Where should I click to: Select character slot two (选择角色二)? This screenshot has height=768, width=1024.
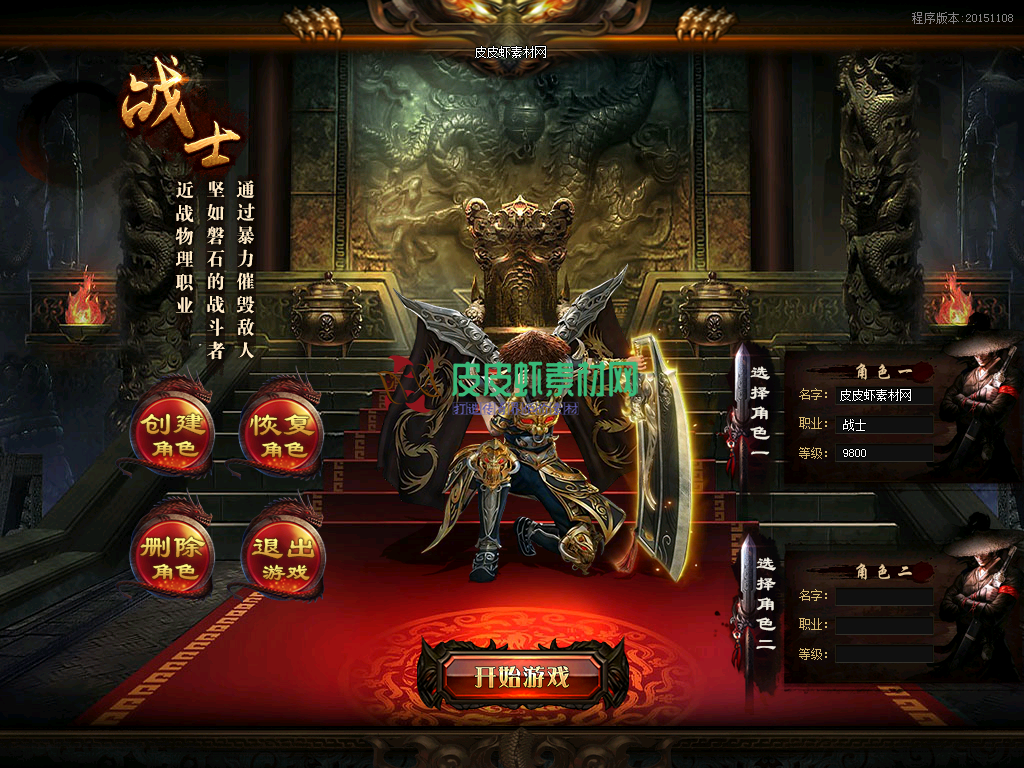pyautogui.click(x=764, y=605)
